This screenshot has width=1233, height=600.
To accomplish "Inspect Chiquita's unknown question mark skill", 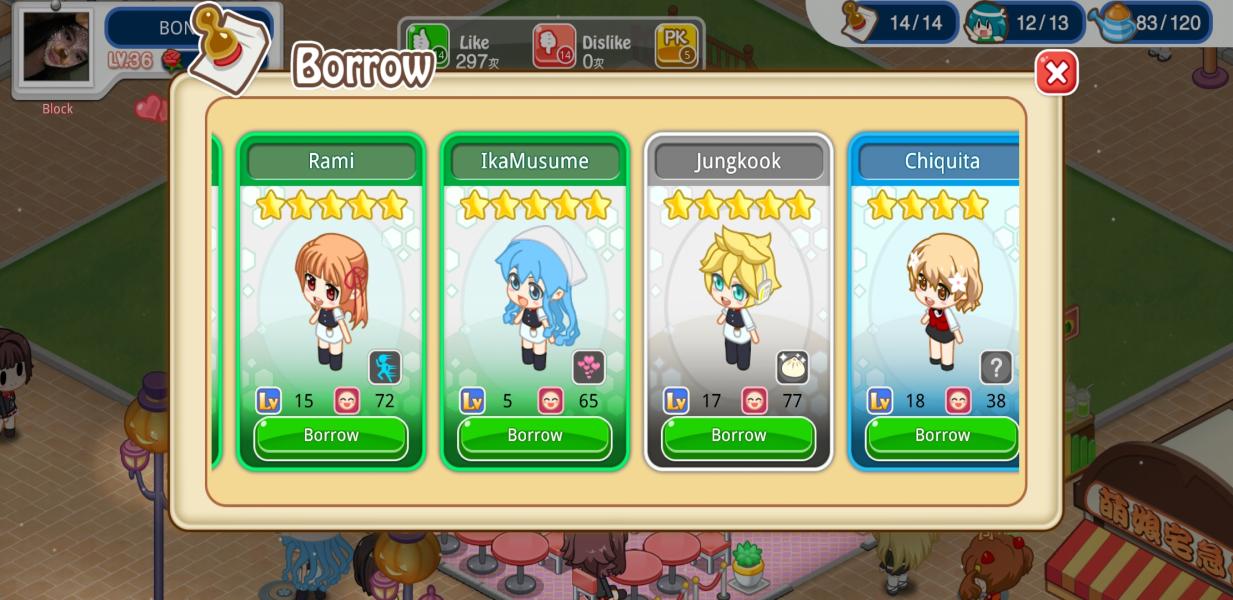I will pos(995,367).
